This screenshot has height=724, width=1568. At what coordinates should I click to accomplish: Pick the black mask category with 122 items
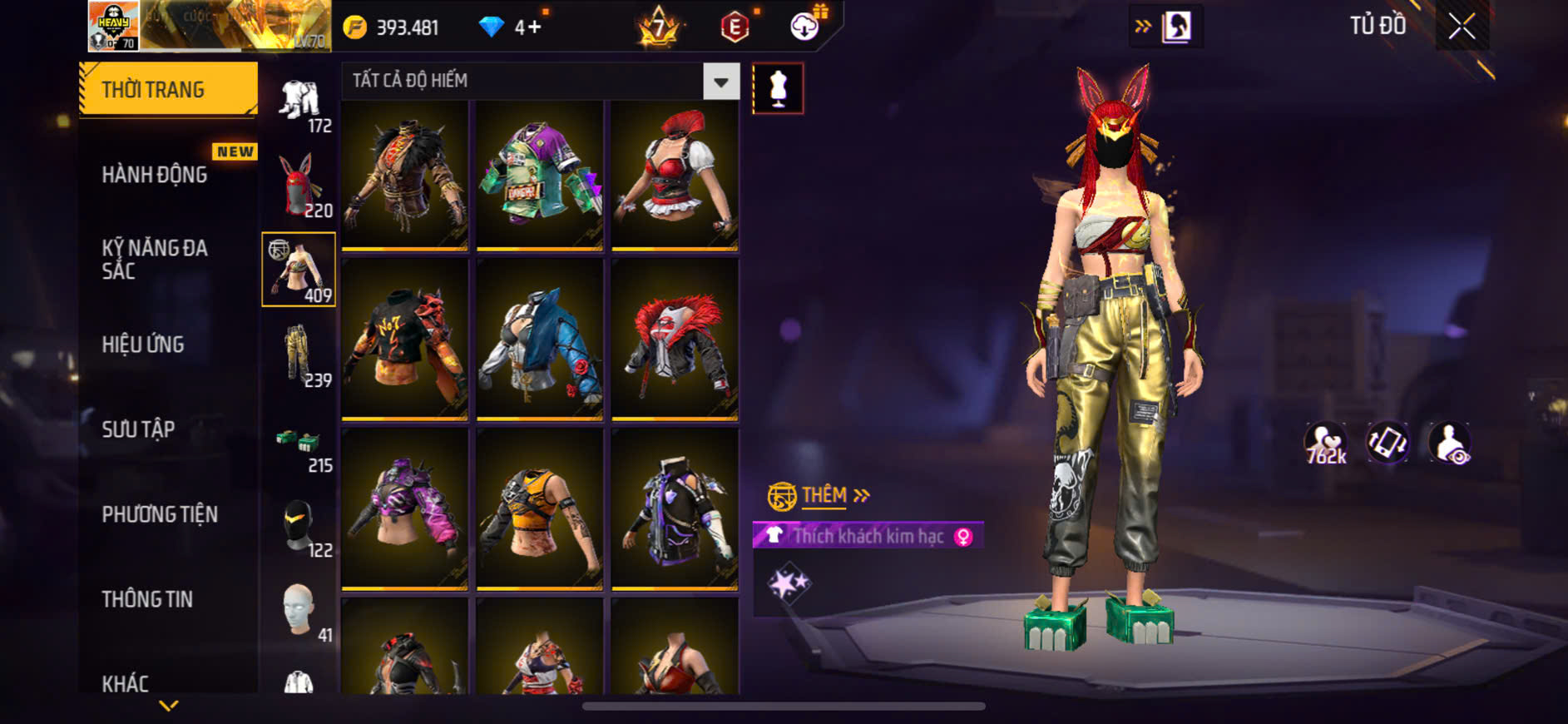point(299,526)
